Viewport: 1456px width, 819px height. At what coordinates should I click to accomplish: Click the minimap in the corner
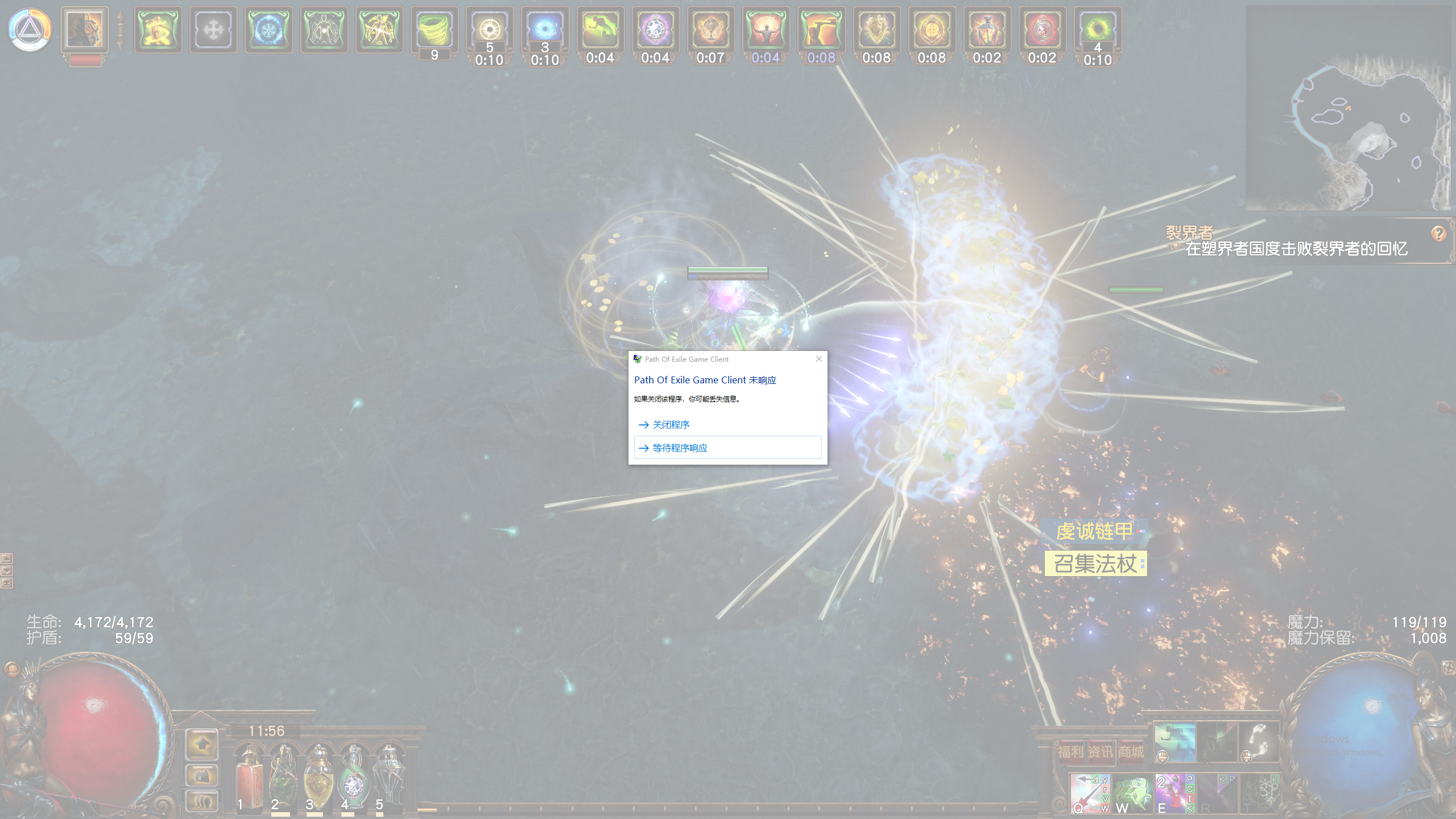1349,109
